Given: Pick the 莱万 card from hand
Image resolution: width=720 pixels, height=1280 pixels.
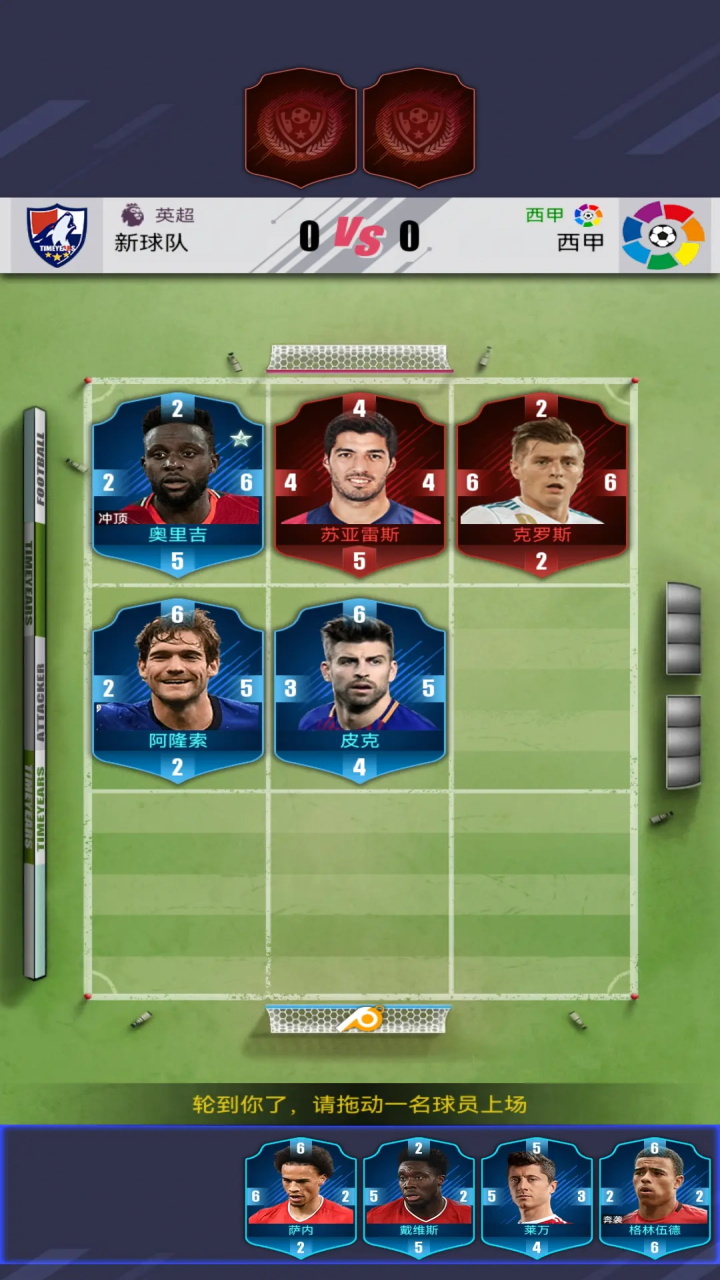Looking at the screenshot, I should click(x=536, y=1198).
